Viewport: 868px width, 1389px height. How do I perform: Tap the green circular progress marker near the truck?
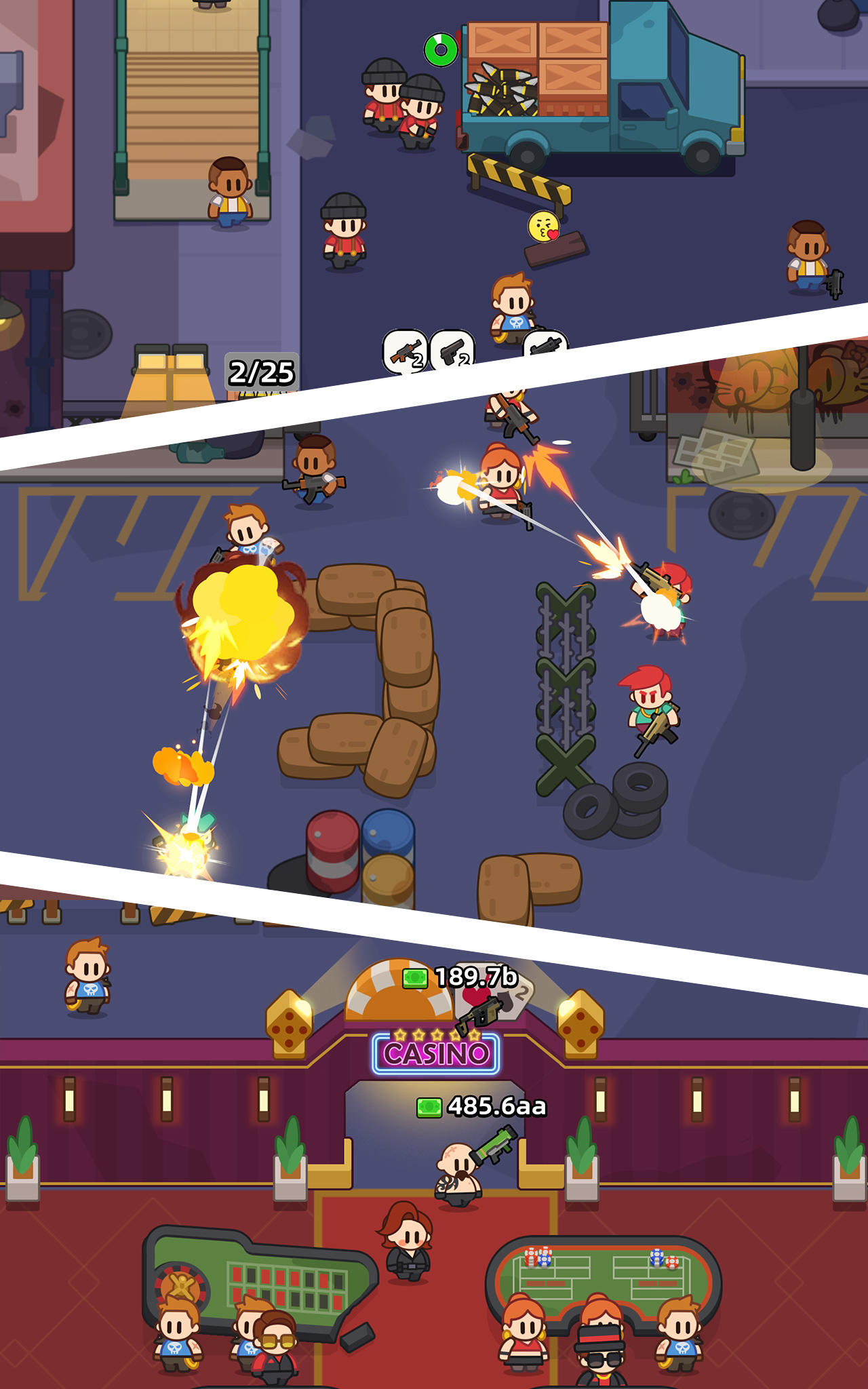click(x=441, y=48)
